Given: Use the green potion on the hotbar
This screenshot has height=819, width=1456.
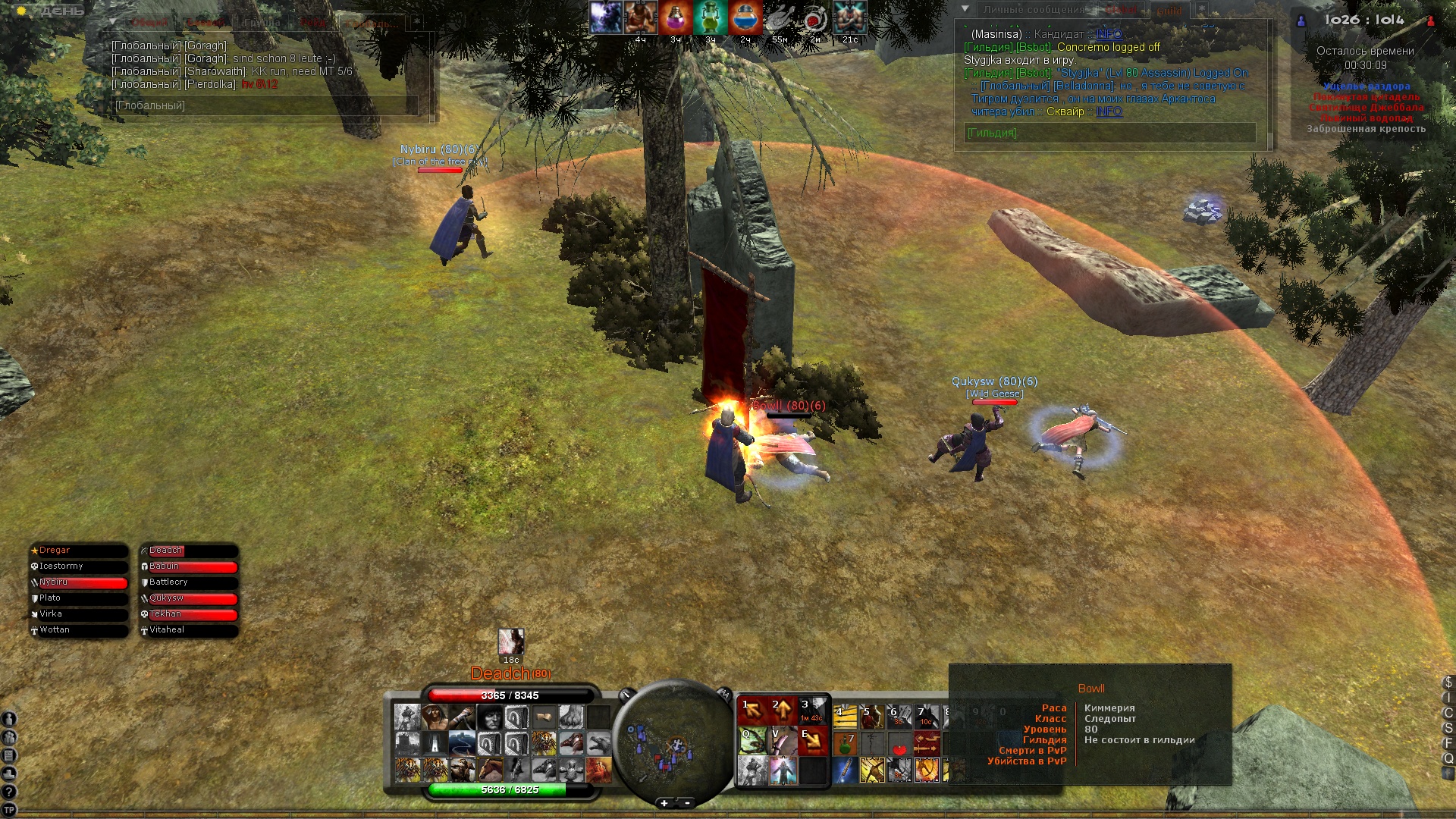Looking at the screenshot, I should [845, 744].
